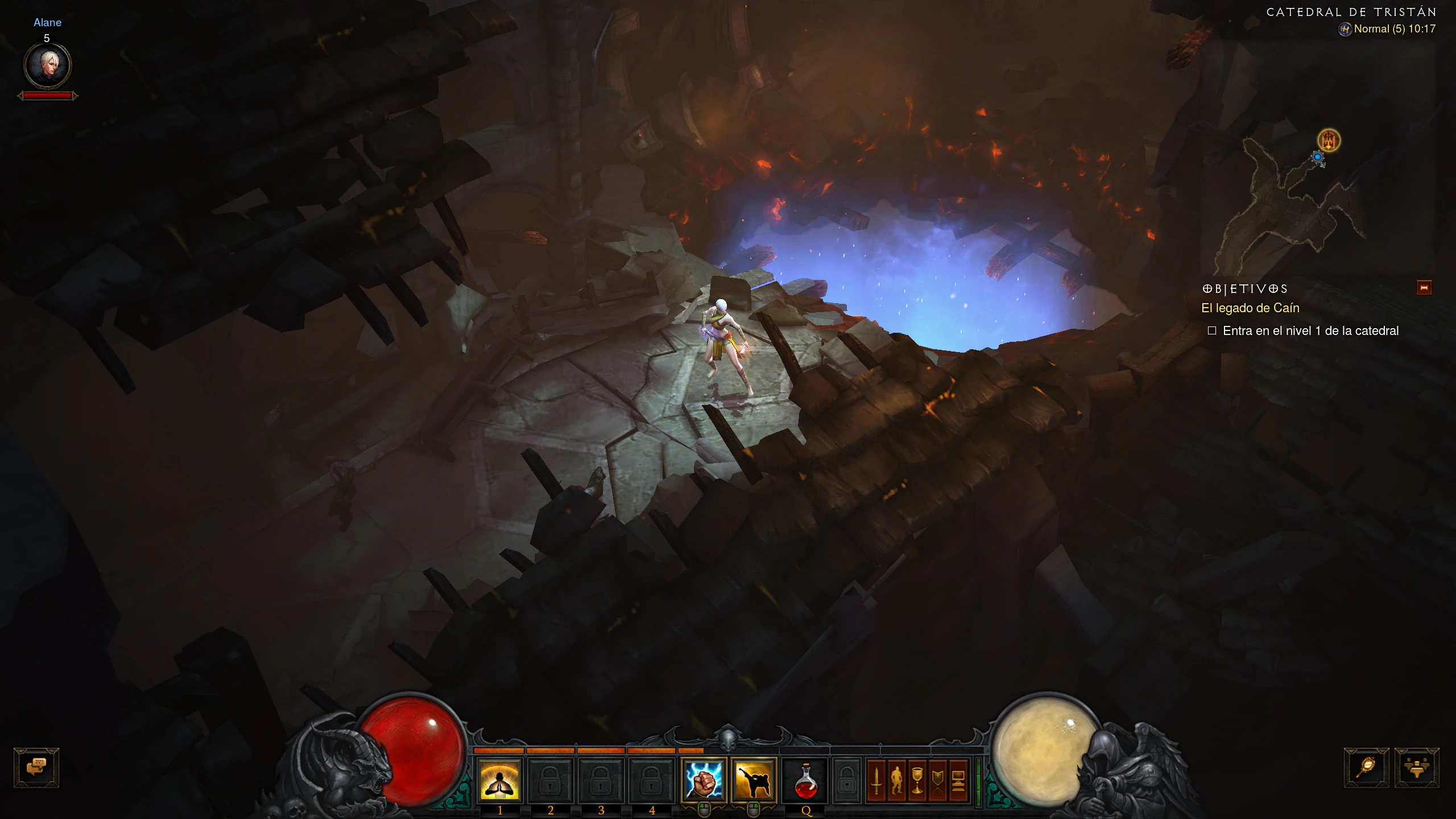Activate the praying monk skill in slot 1

(500, 780)
